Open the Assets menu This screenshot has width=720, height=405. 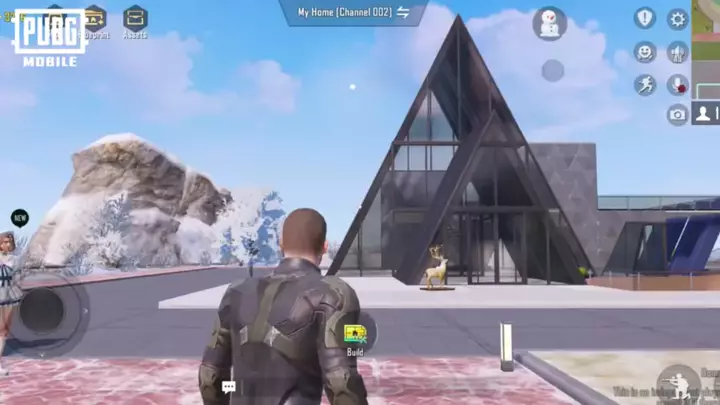tap(135, 19)
